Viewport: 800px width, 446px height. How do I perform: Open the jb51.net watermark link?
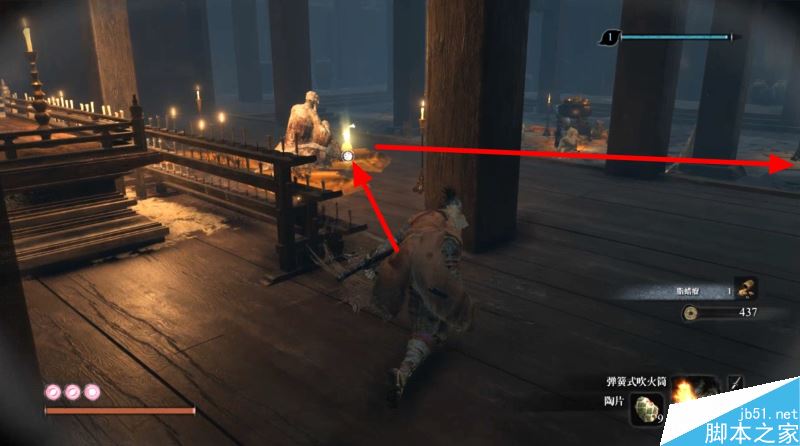click(x=763, y=413)
